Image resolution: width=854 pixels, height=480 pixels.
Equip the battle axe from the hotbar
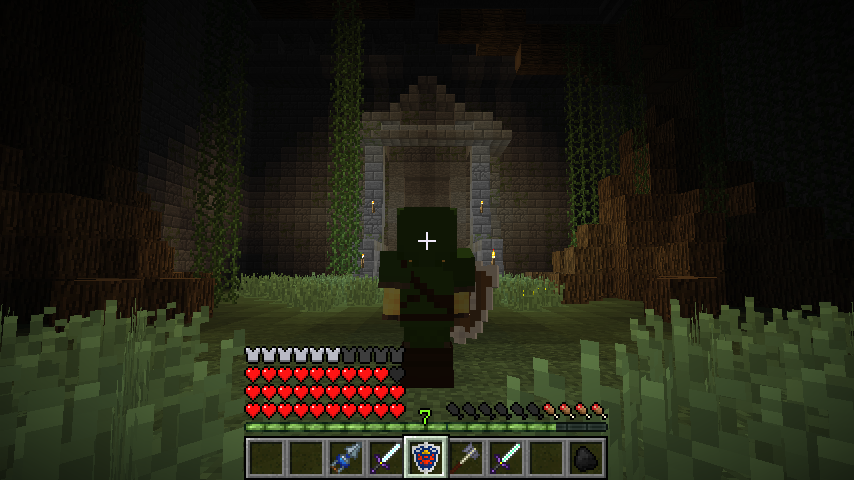pos(466,458)
